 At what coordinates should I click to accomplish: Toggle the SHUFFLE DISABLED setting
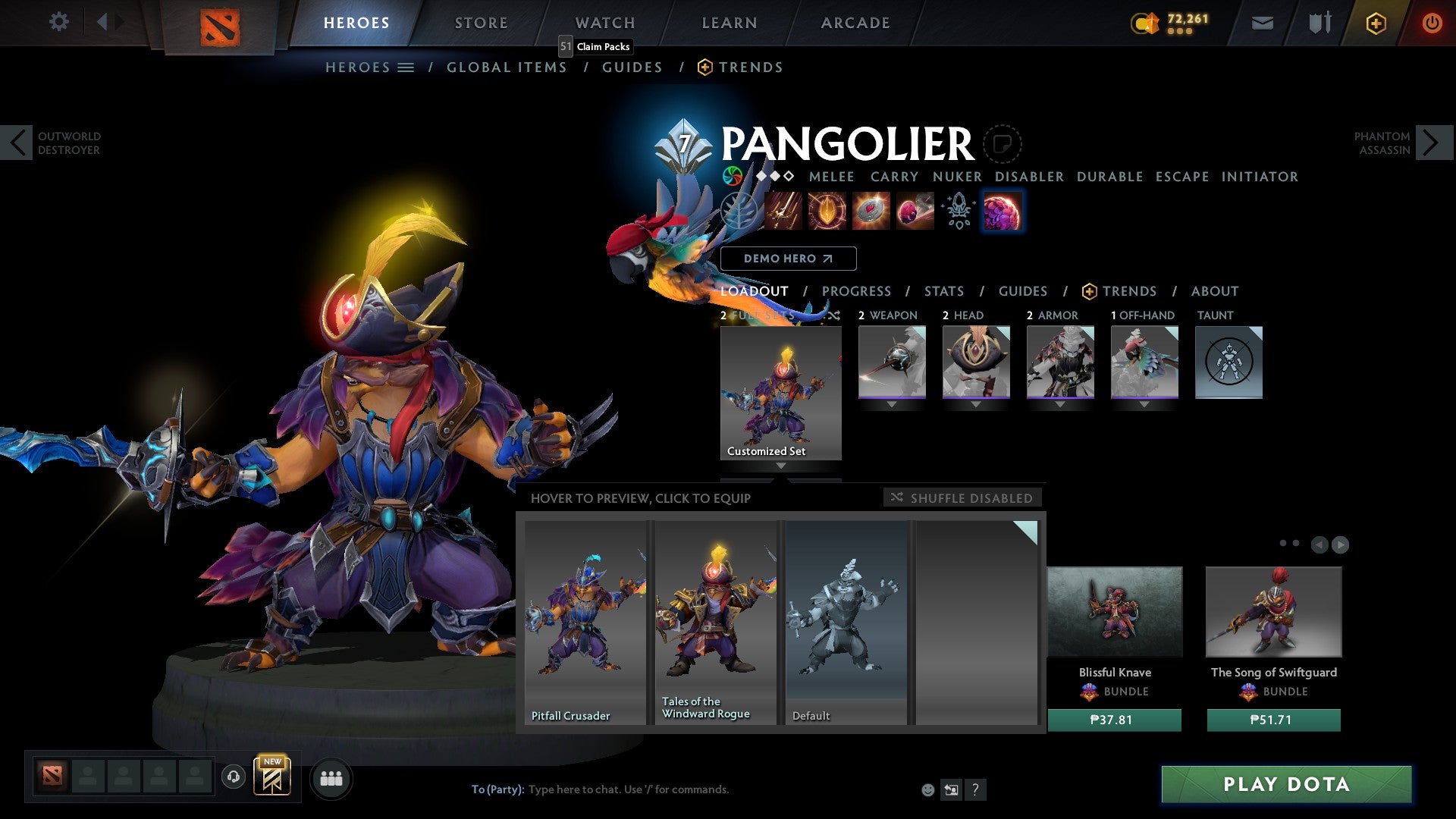click(x=962, y=497)
